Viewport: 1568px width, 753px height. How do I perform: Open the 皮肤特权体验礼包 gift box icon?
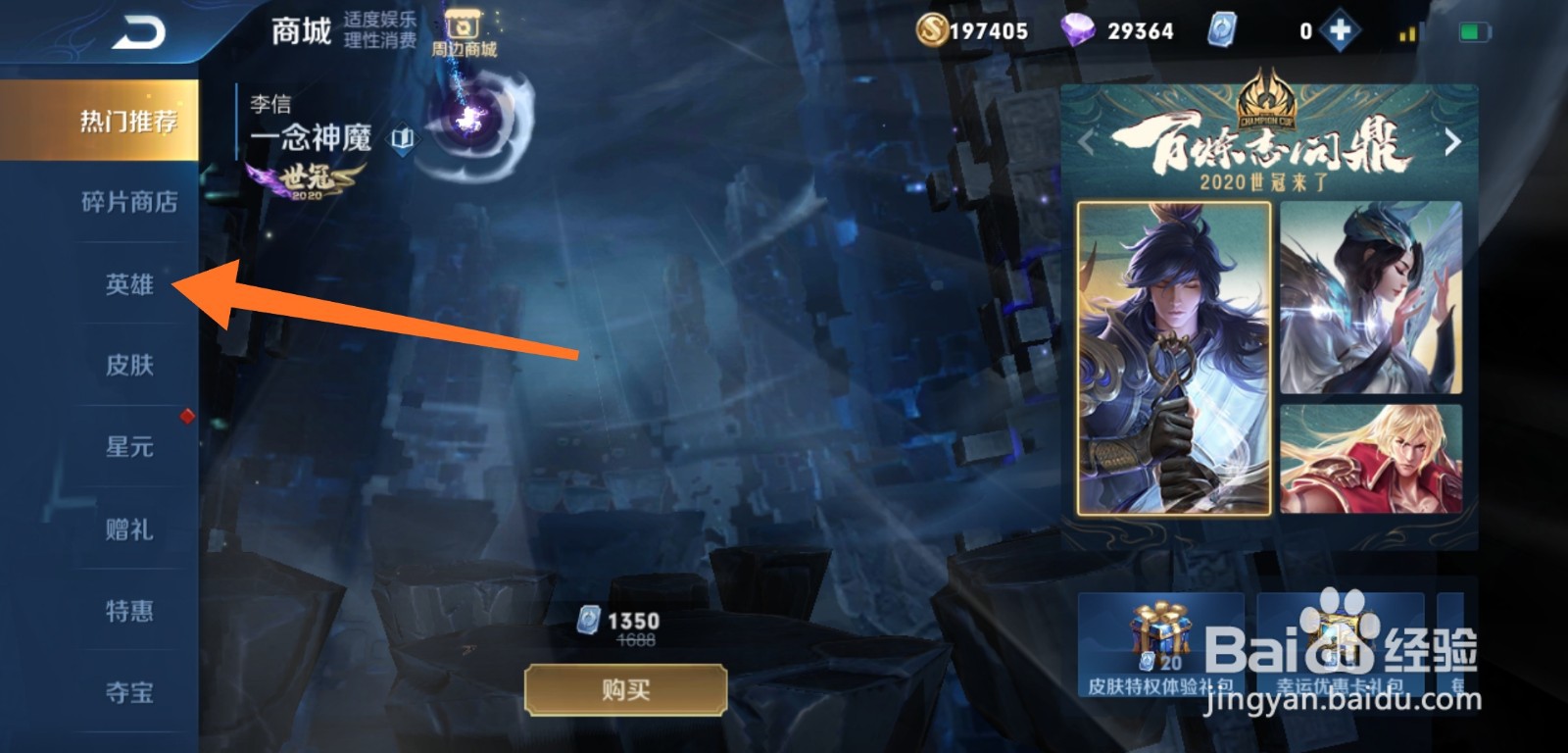(x=1159, y=637)
